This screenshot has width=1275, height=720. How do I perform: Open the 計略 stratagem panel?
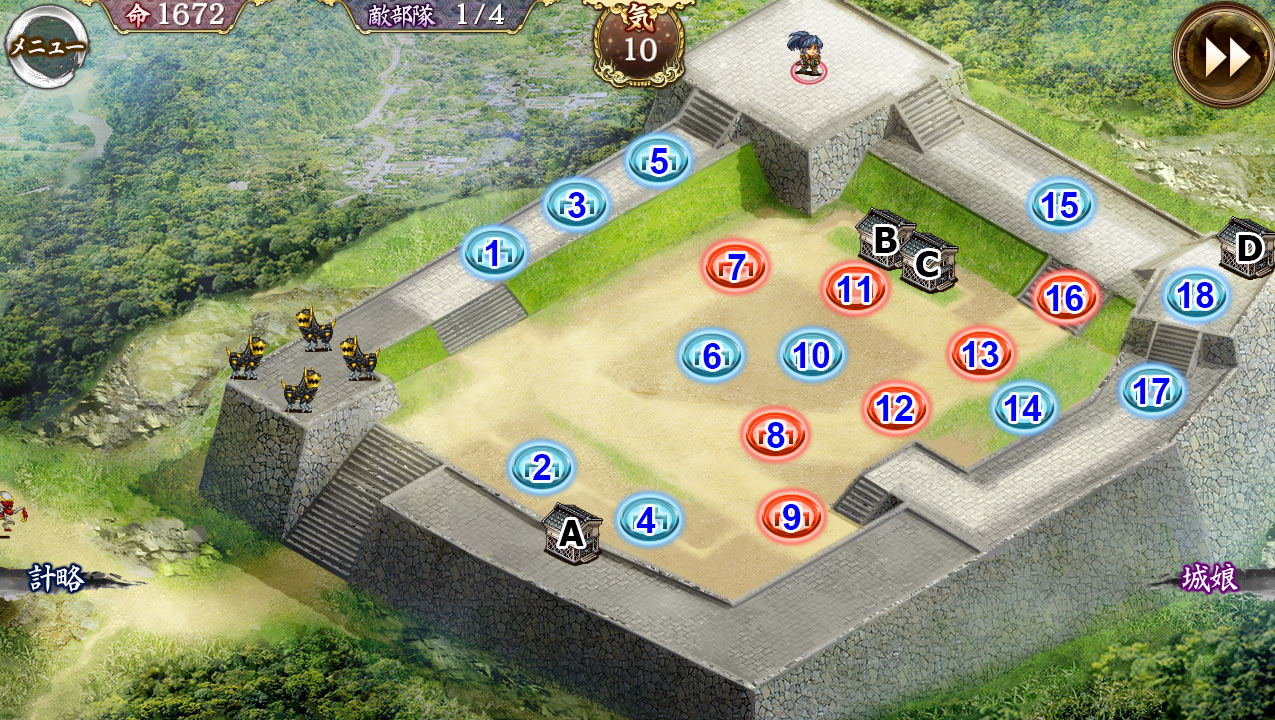[57, 579]
